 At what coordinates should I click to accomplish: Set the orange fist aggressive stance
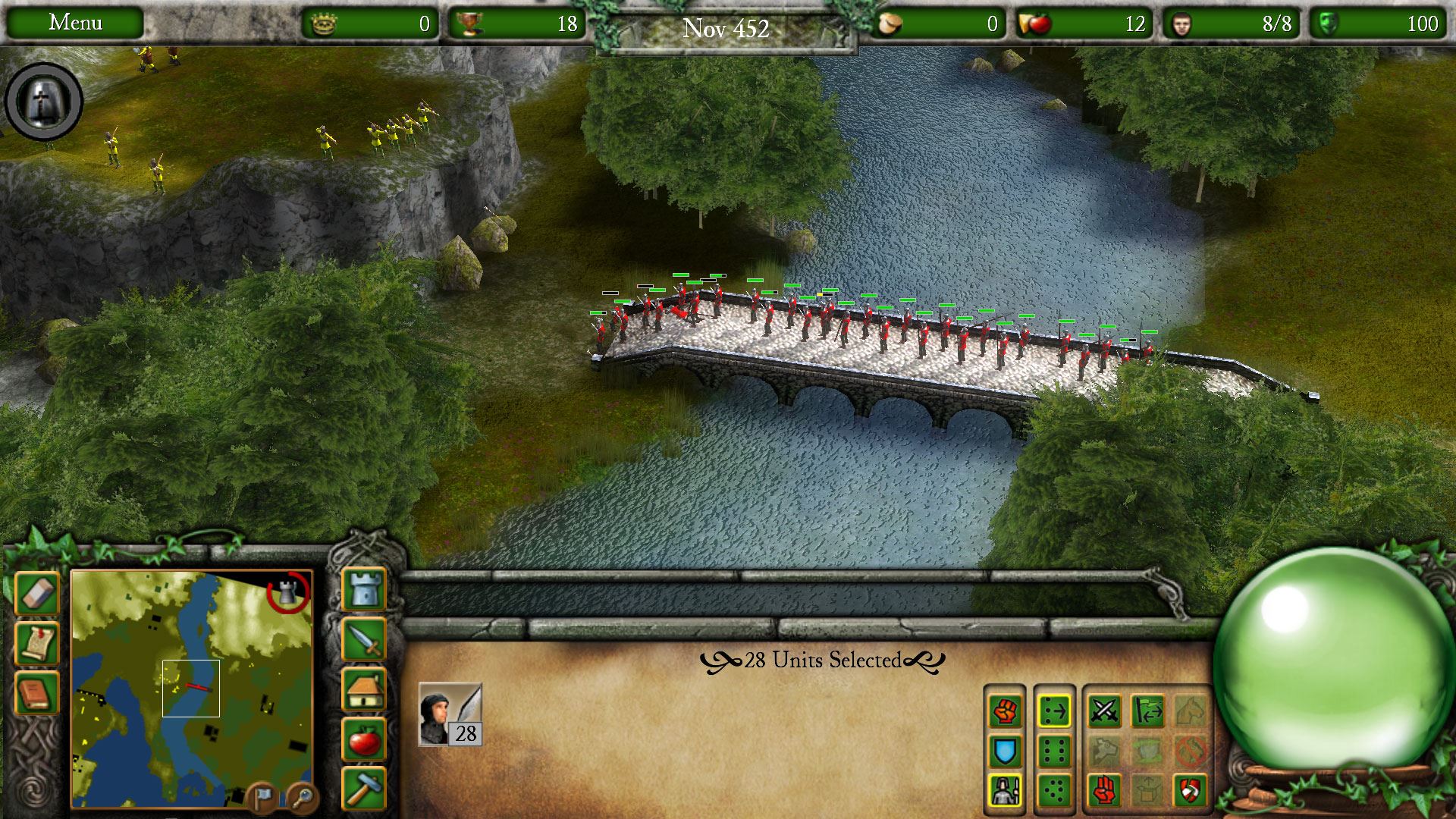tap(1005, 711)
